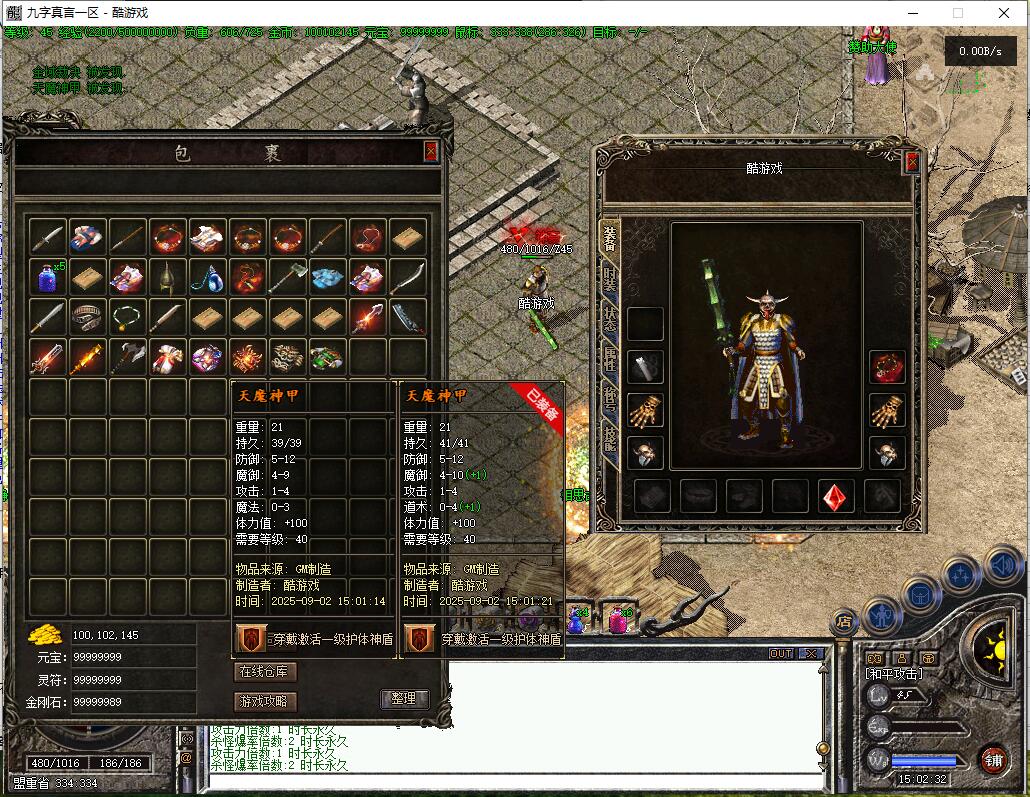Select the equipped red bracelet slot
Image resolution: width=1030 pixels, height=797 pixels.
pos(886,367)
